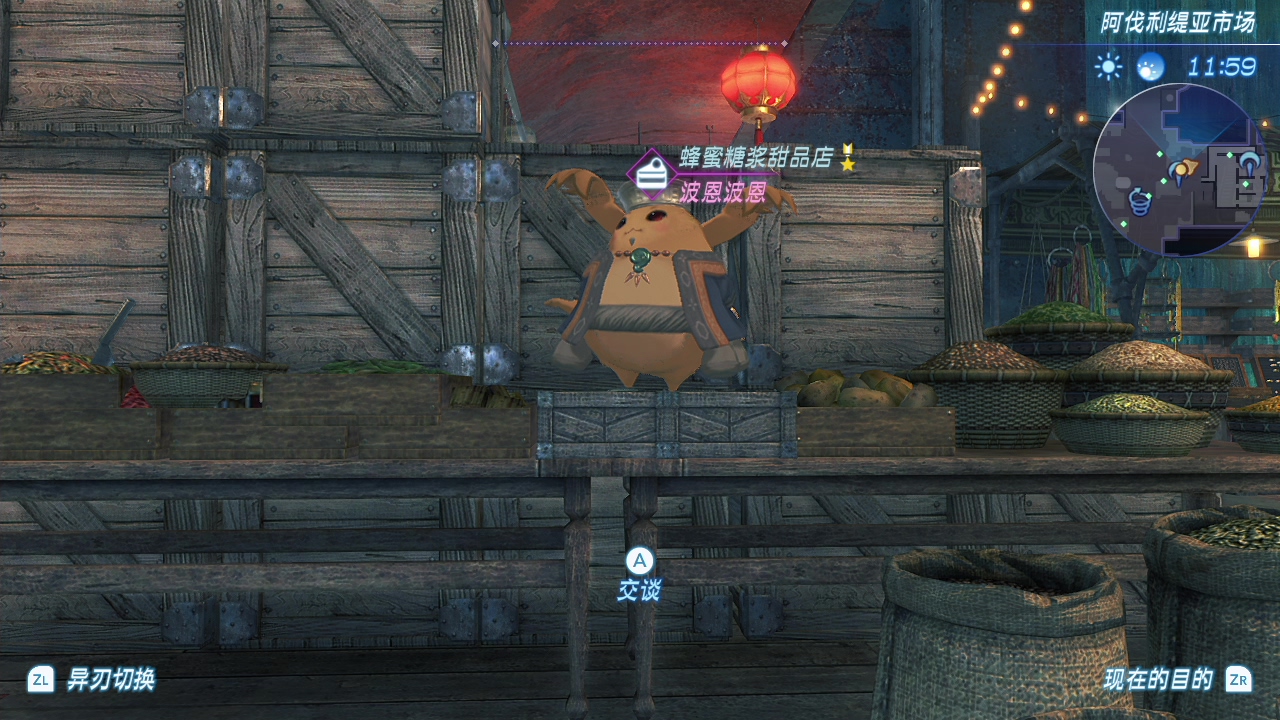Click the basket marker on the minimap
Screen dimensions: 1280x720
tap(1139, 200)
